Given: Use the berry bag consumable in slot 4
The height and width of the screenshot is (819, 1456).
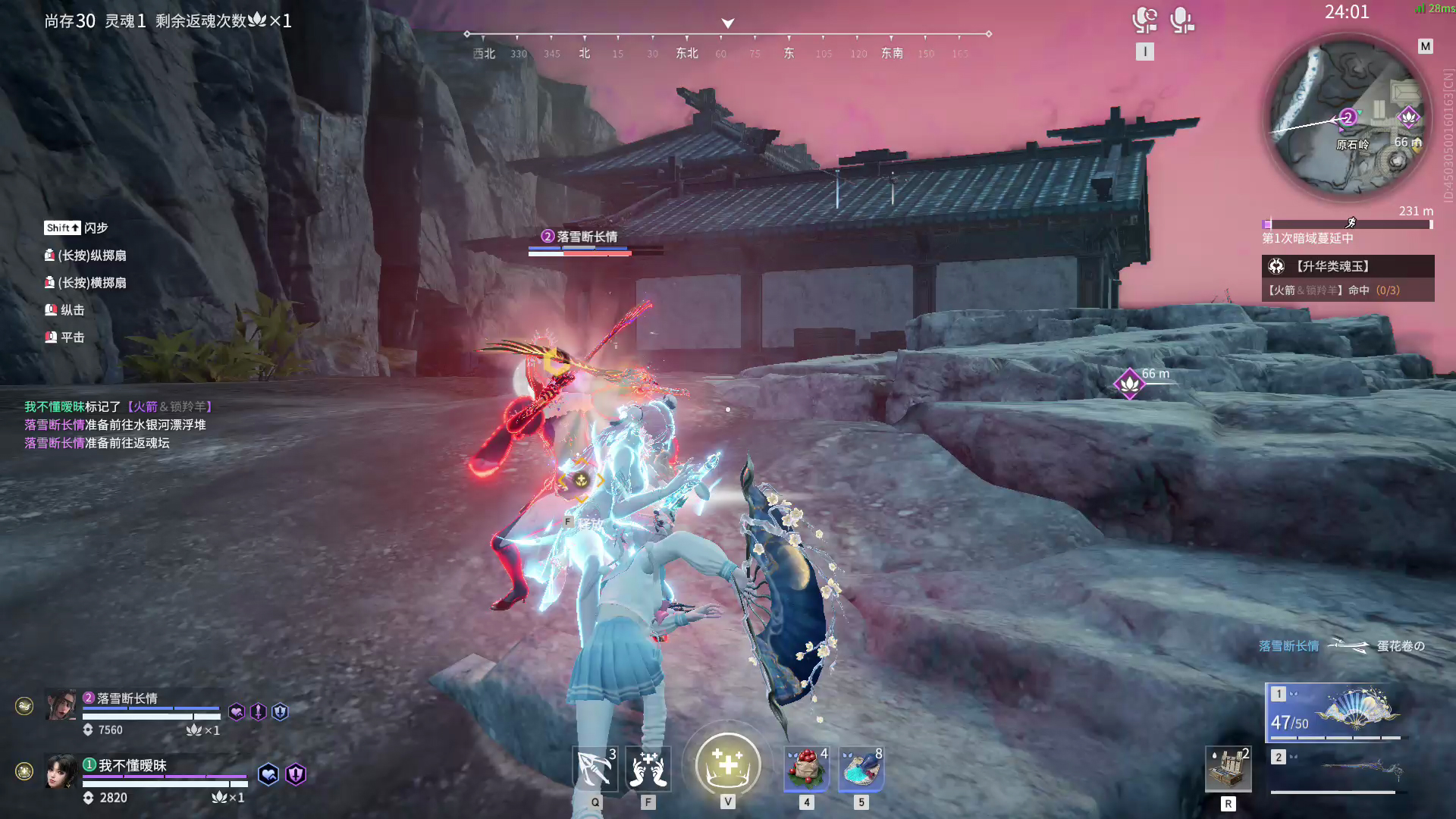Looking at the screenshot, I should click(x=805, y=768).
